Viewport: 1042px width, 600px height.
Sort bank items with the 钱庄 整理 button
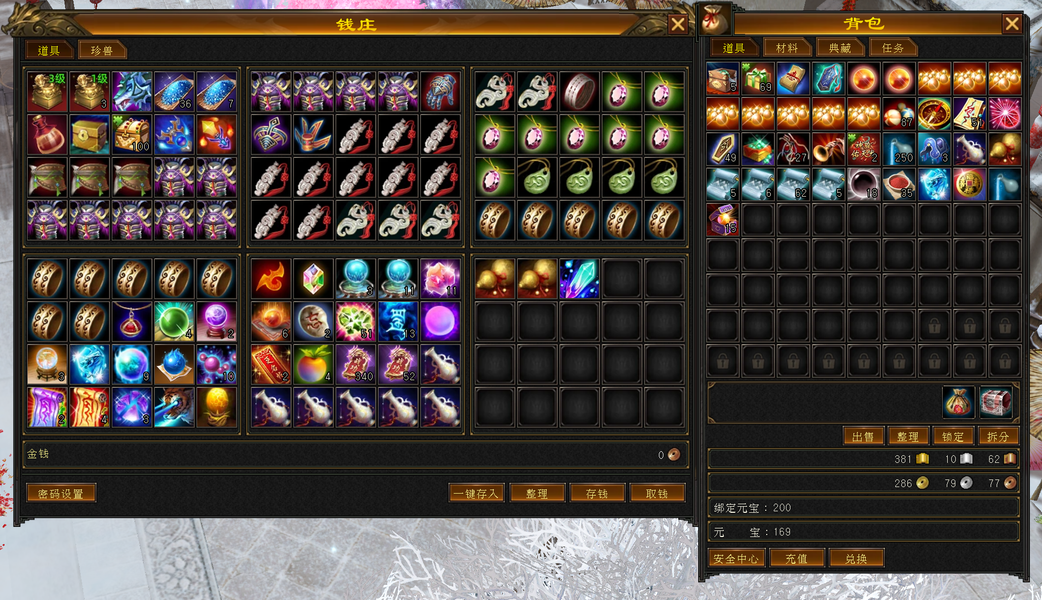coord(537,493)
